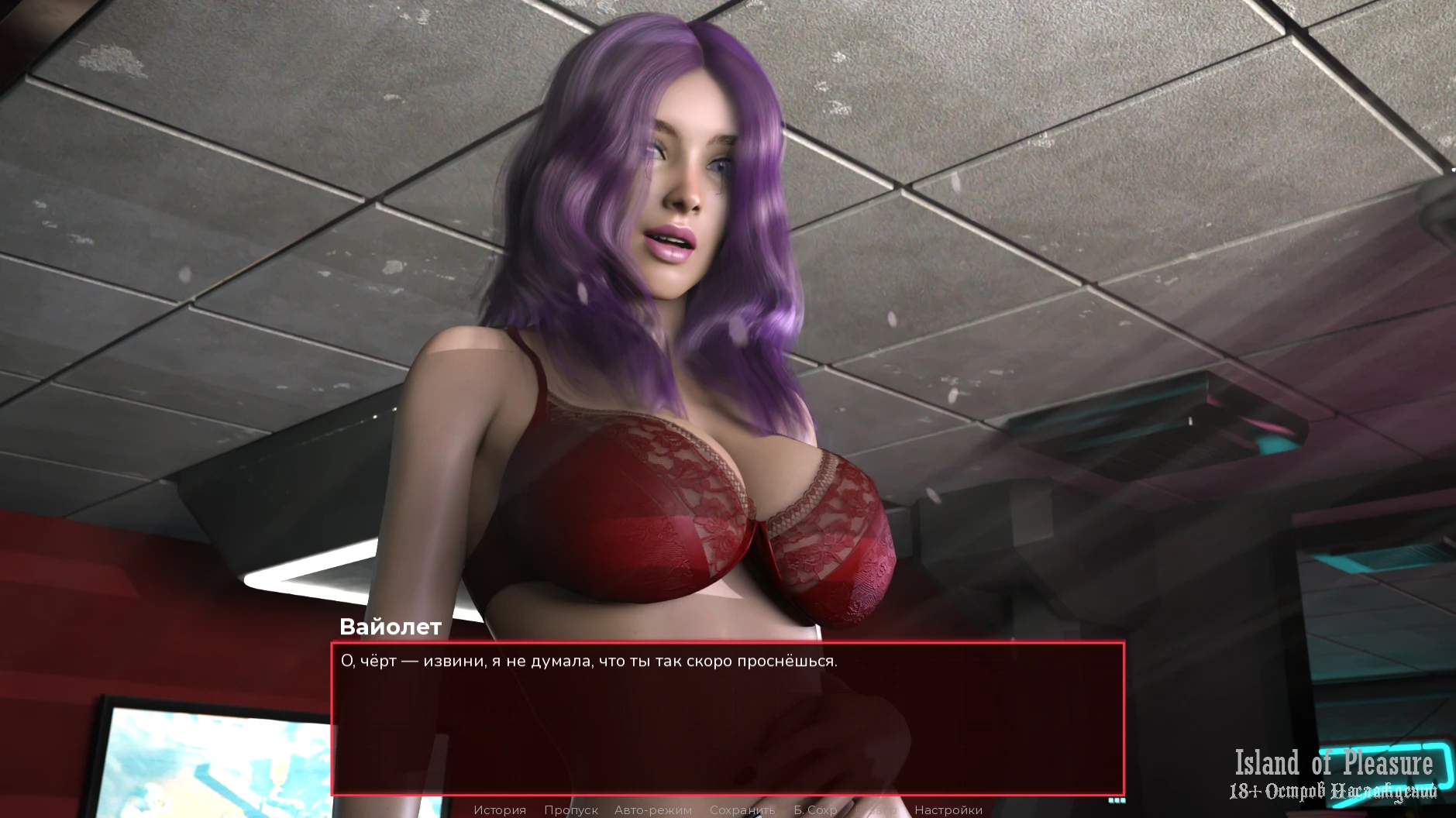Open the История dialogue log
The image size is (1456, 818).
click(500, 809)
